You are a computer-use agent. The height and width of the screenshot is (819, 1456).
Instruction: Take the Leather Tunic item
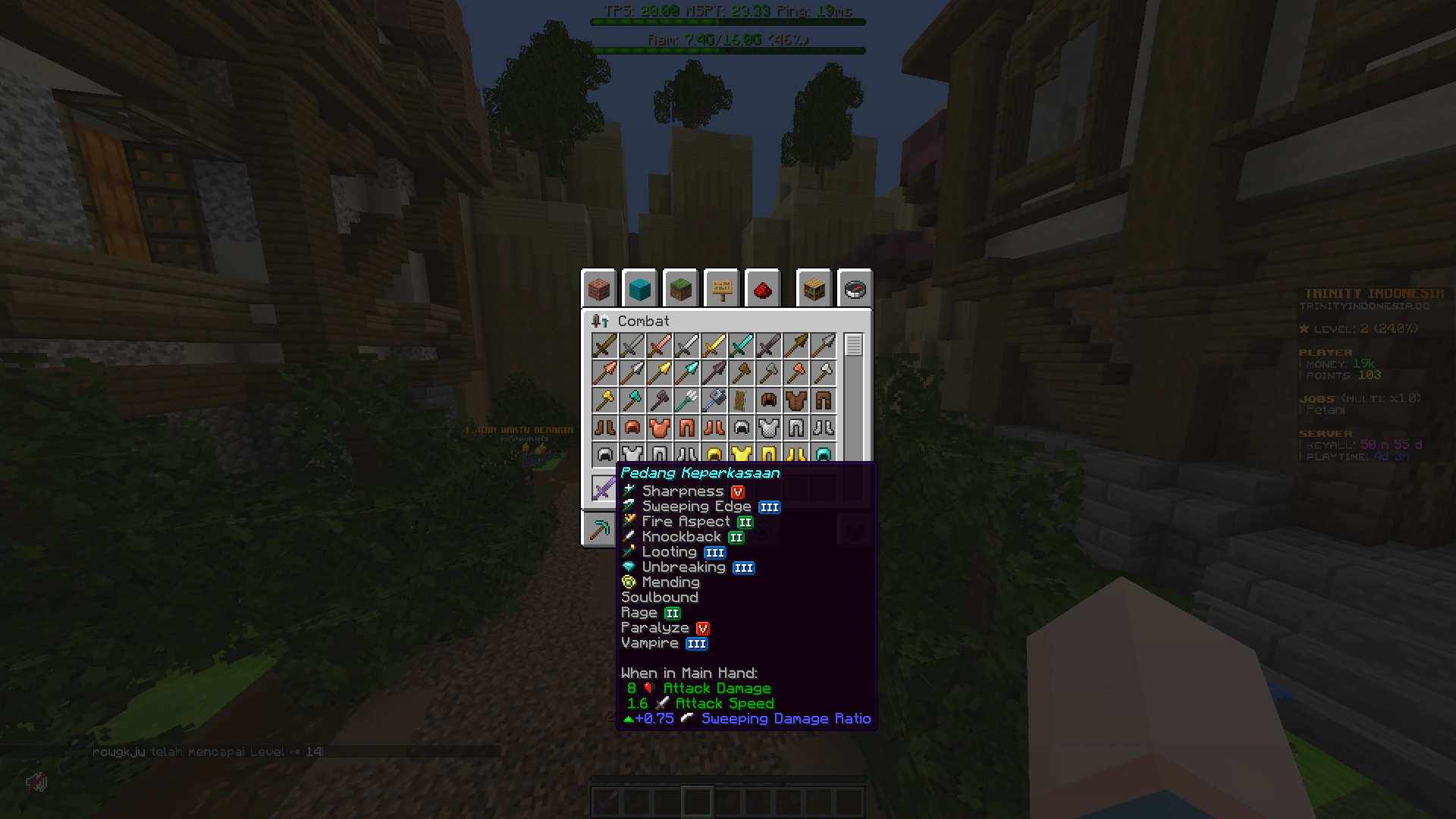pyautogui.click(x=796, y=400)
